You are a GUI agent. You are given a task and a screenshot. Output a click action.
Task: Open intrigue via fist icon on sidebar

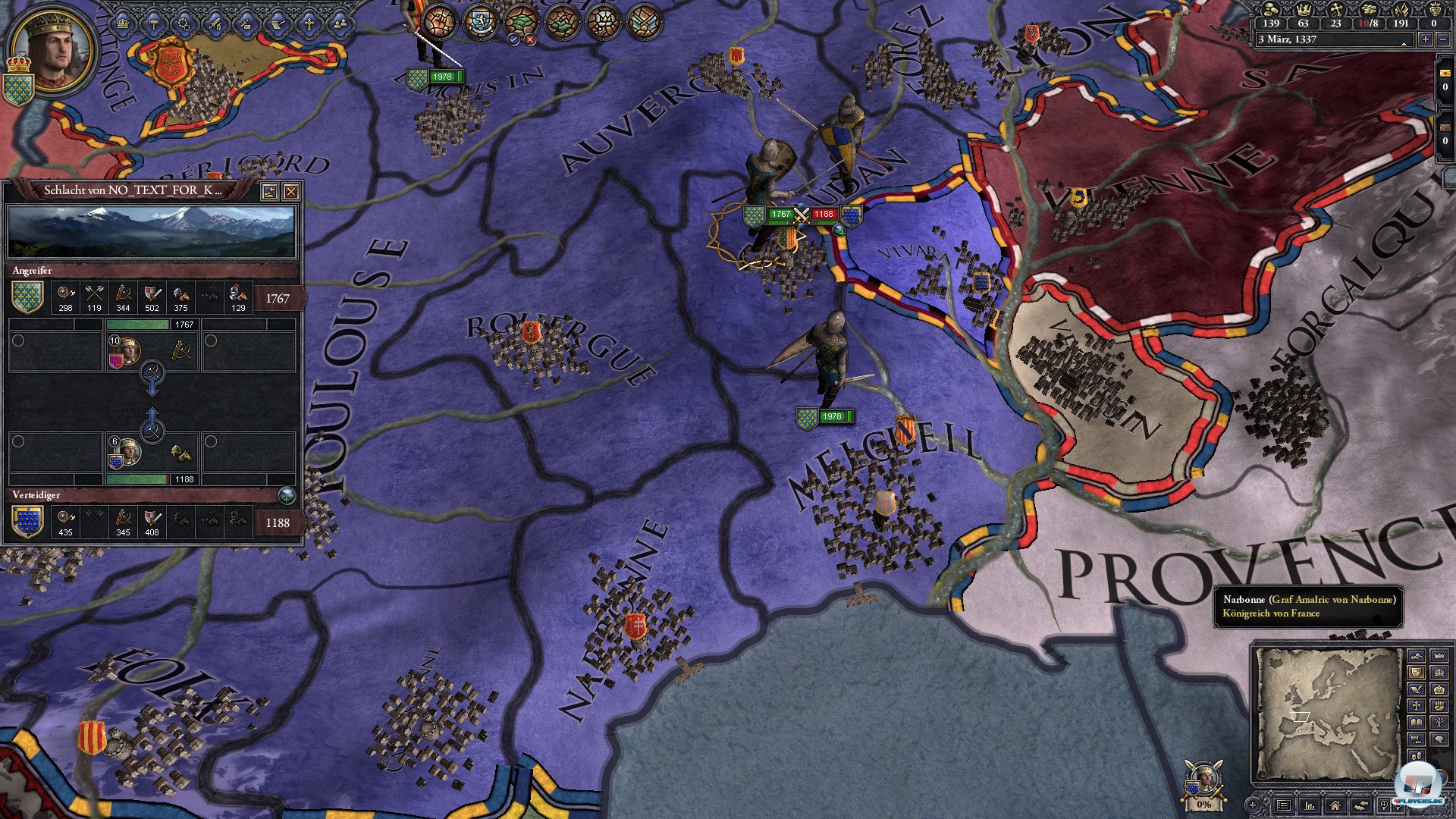point(1439,706)
